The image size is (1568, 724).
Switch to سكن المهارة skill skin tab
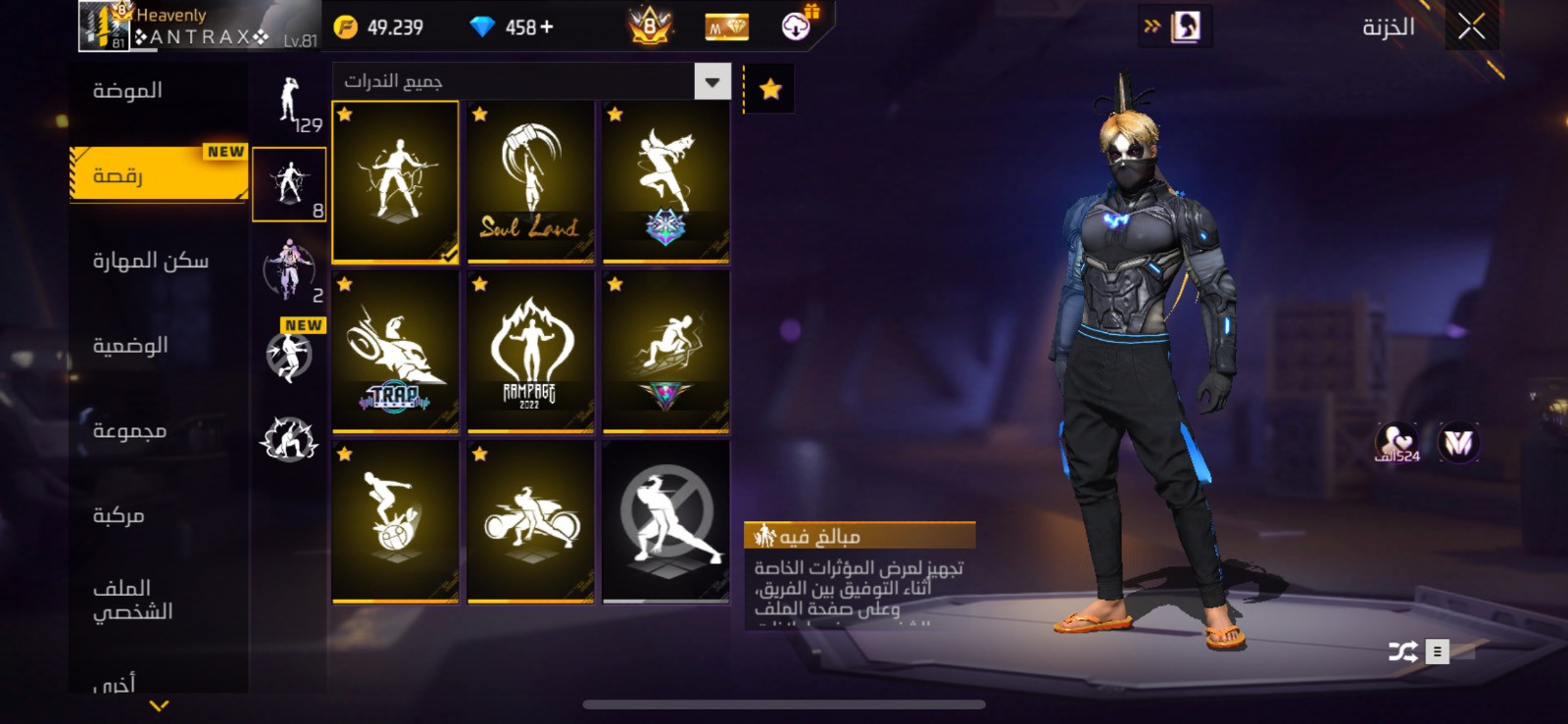pyautogui.click(x=150, y=261)
